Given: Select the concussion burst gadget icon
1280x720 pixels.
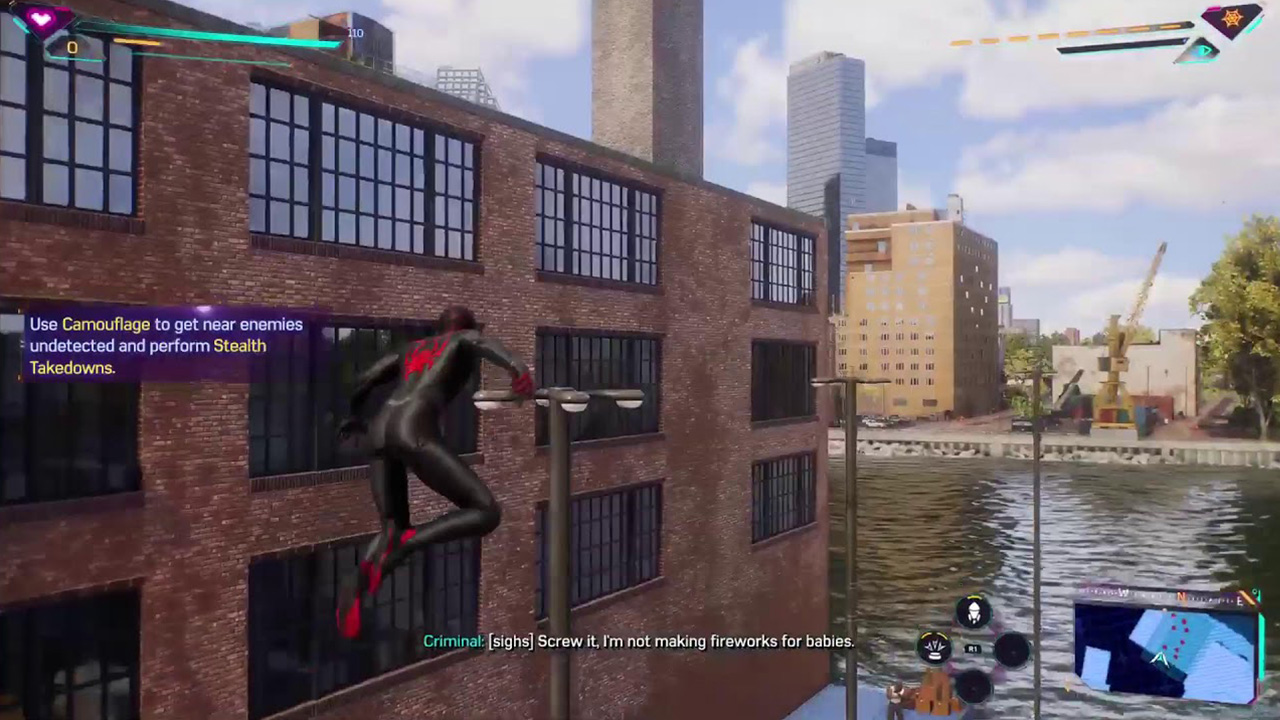Looking at the screenshot, I should click(933, 649).
